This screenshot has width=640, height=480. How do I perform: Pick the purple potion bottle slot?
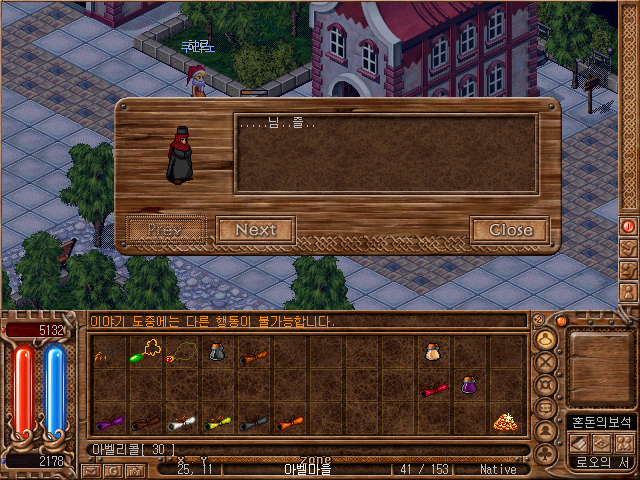click(468, 385)
